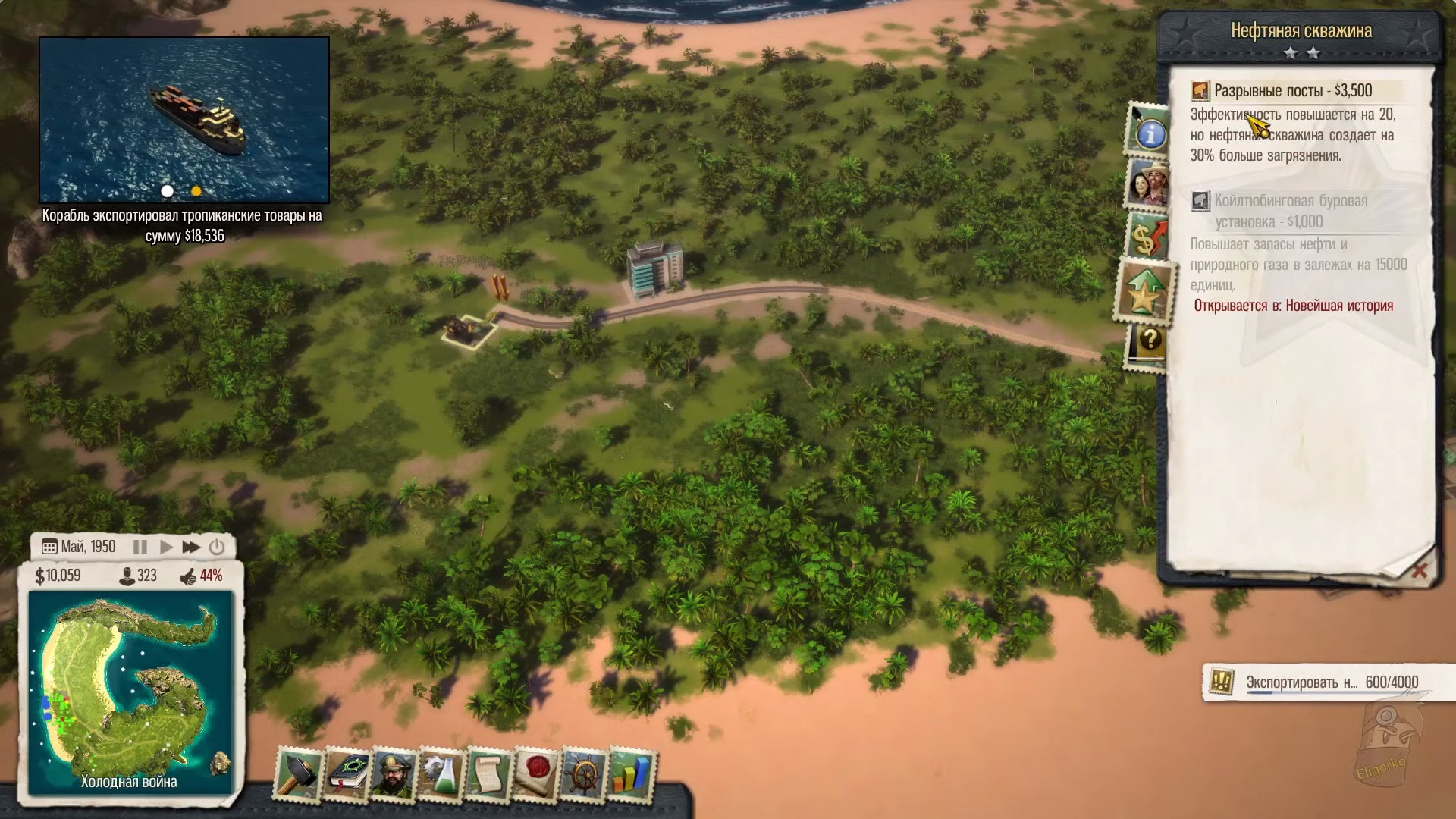Set game speed to normal play
The image size is (1456, 819).
[x=166, y=547]
